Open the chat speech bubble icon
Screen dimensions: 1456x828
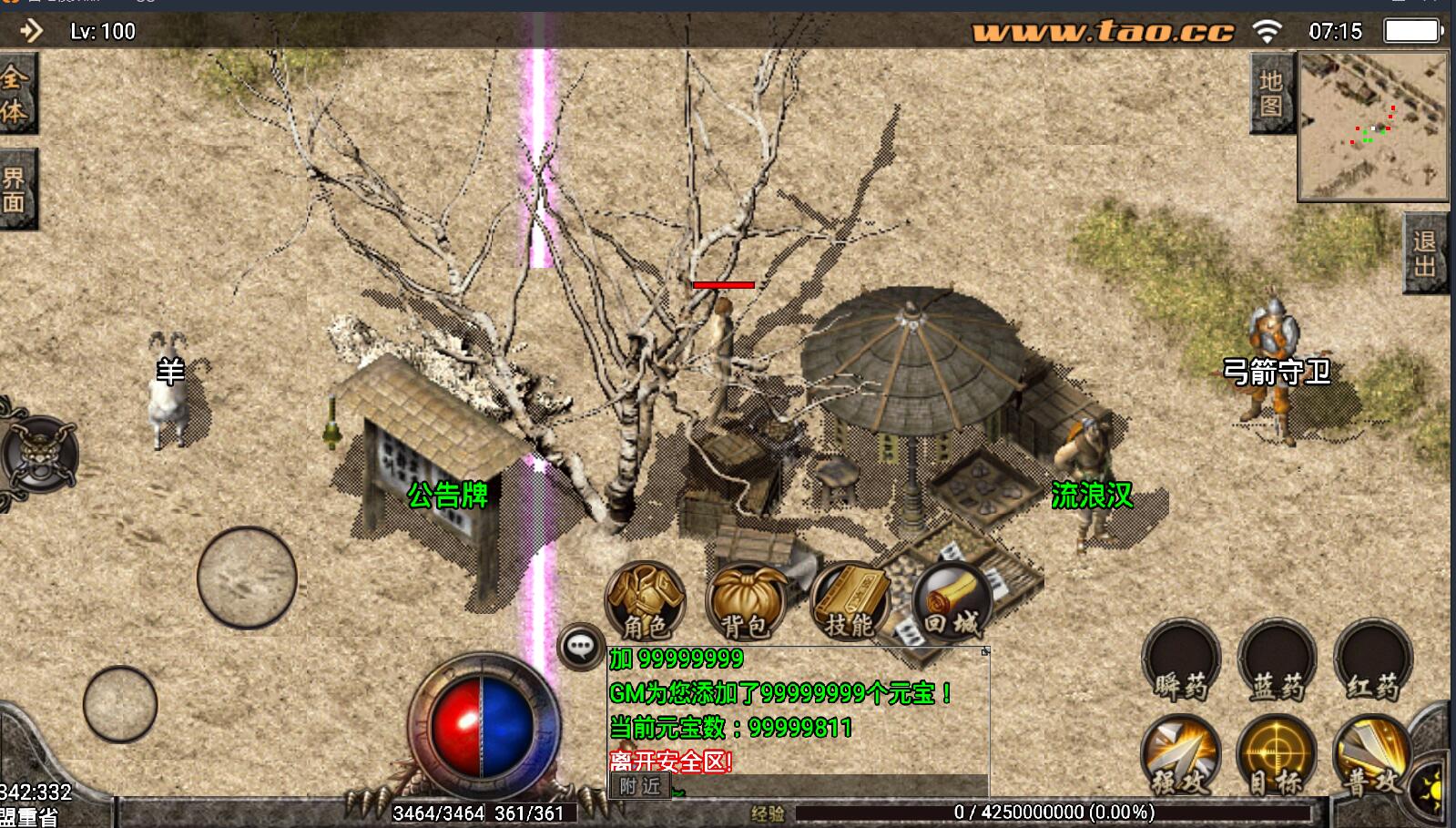580,647
